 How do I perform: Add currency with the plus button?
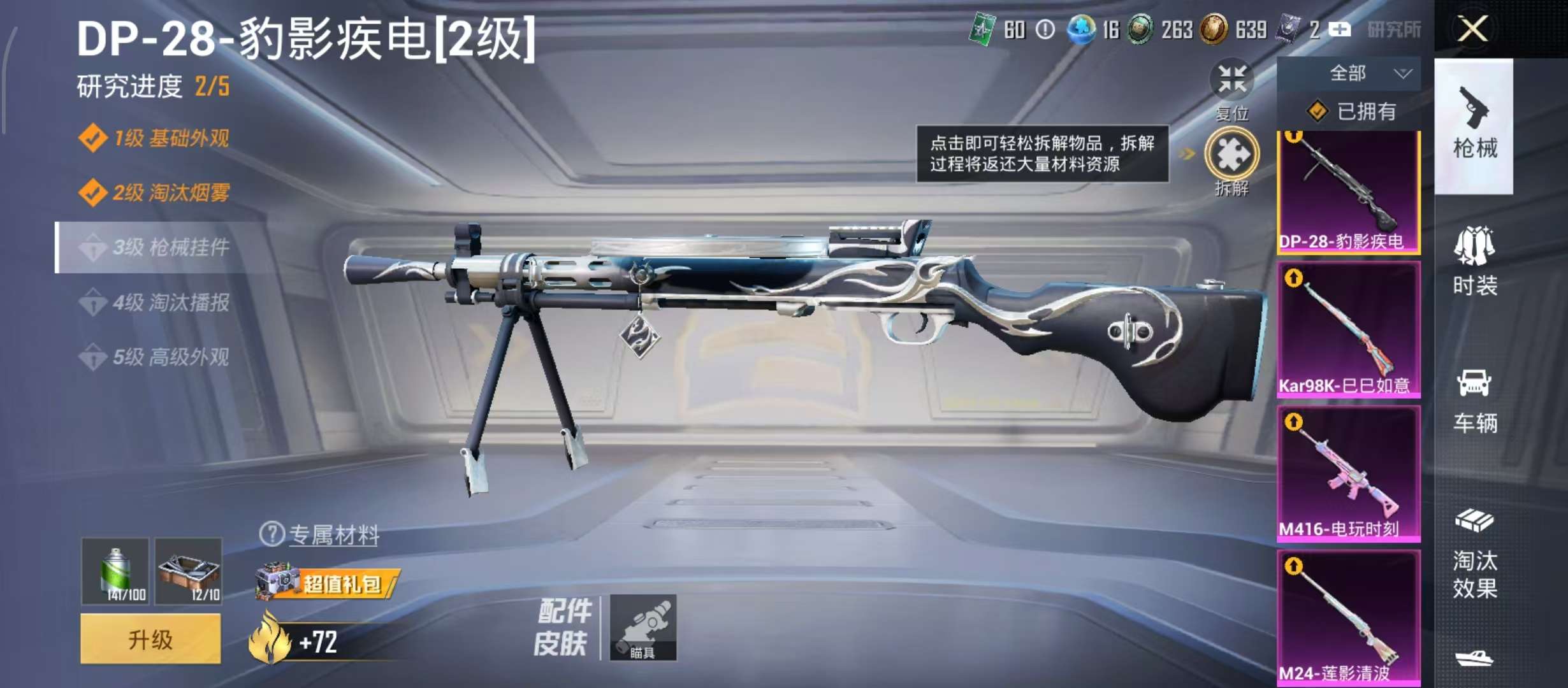pyautogui.click(x=1340, y=29)
